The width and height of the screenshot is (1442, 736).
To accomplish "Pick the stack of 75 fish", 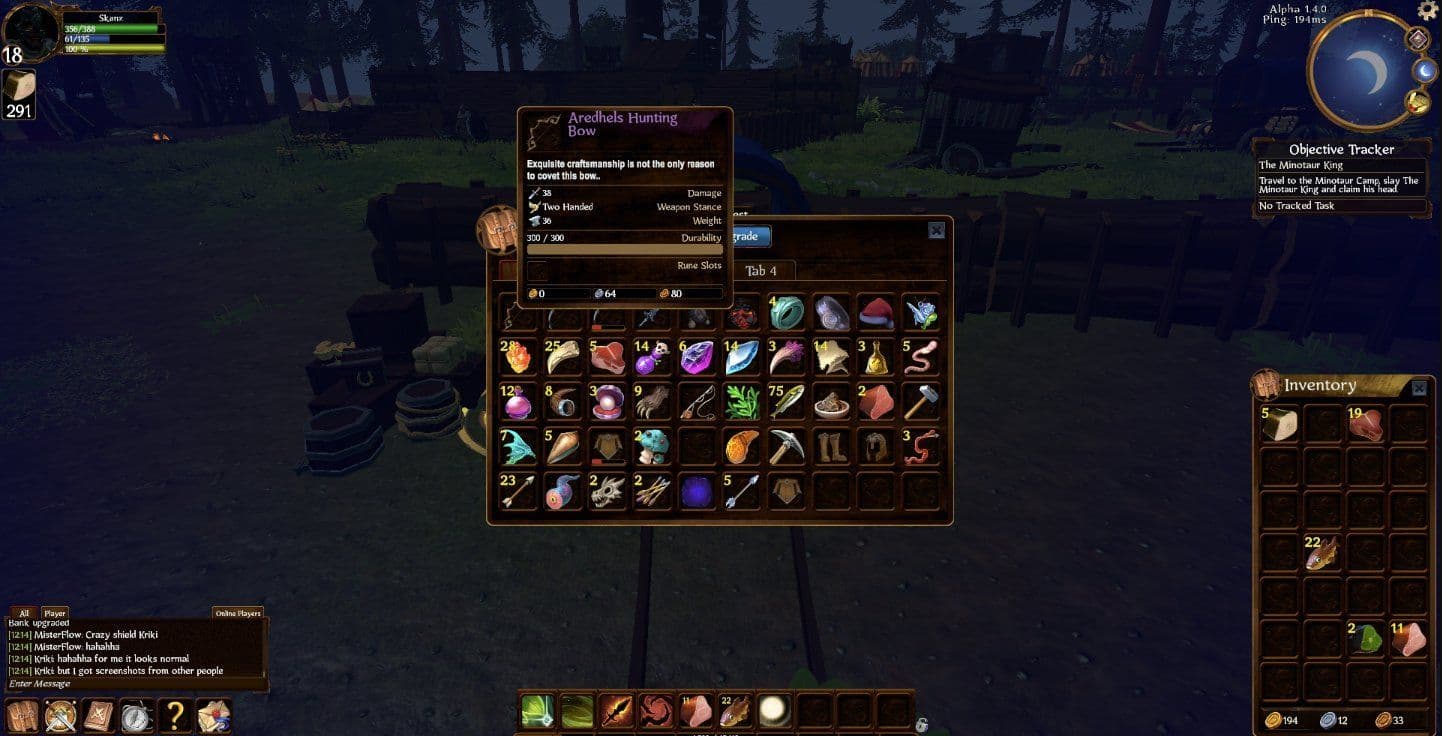I will (x=786, y=401).
